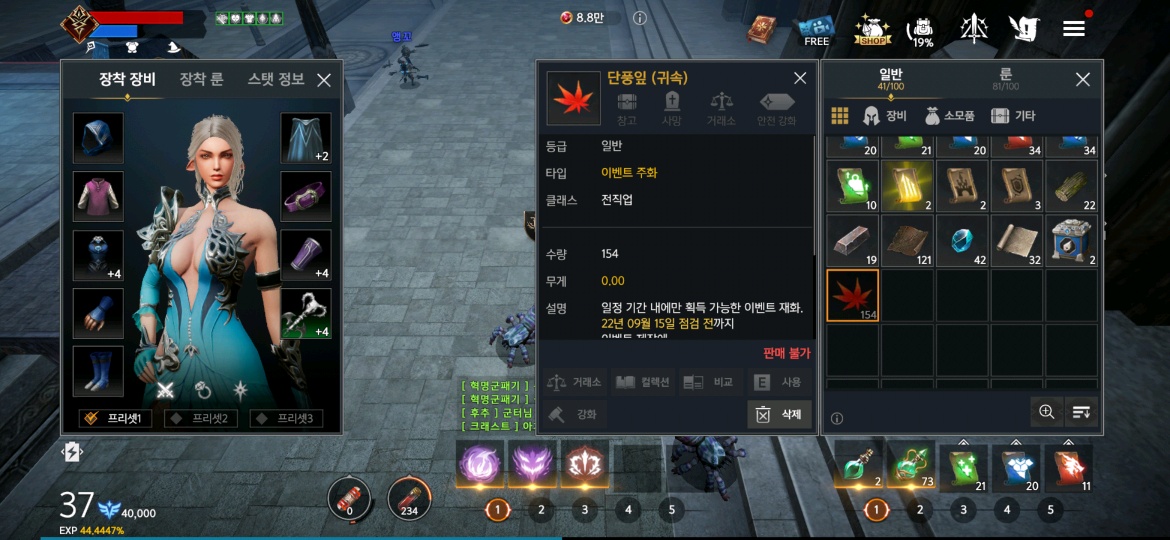Sort the inventory items
The height and width of the screenshot is (540, 1170).
click(x=1081, y=411)
